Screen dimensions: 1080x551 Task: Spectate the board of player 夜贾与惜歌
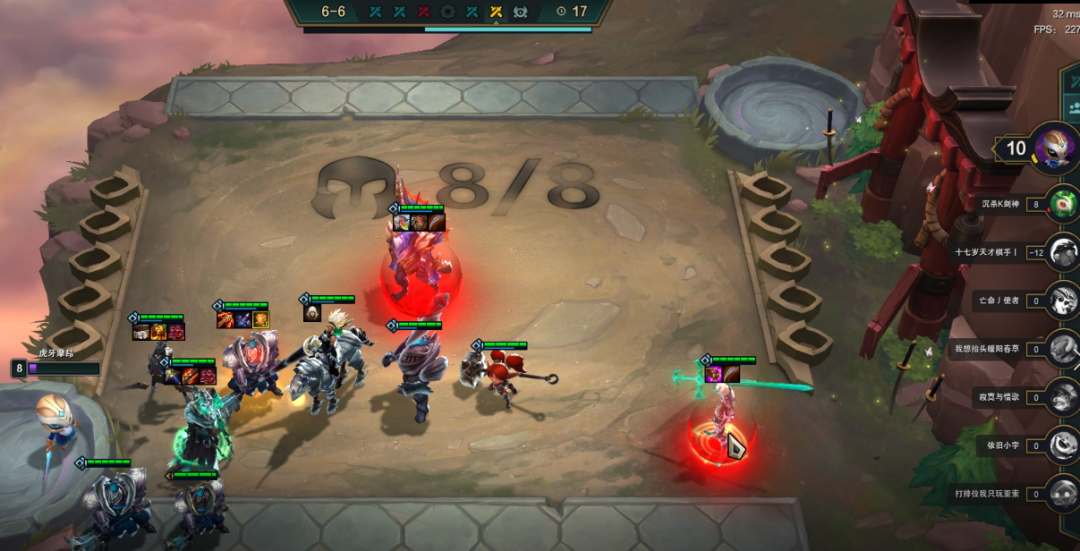tap(1064, 396)
